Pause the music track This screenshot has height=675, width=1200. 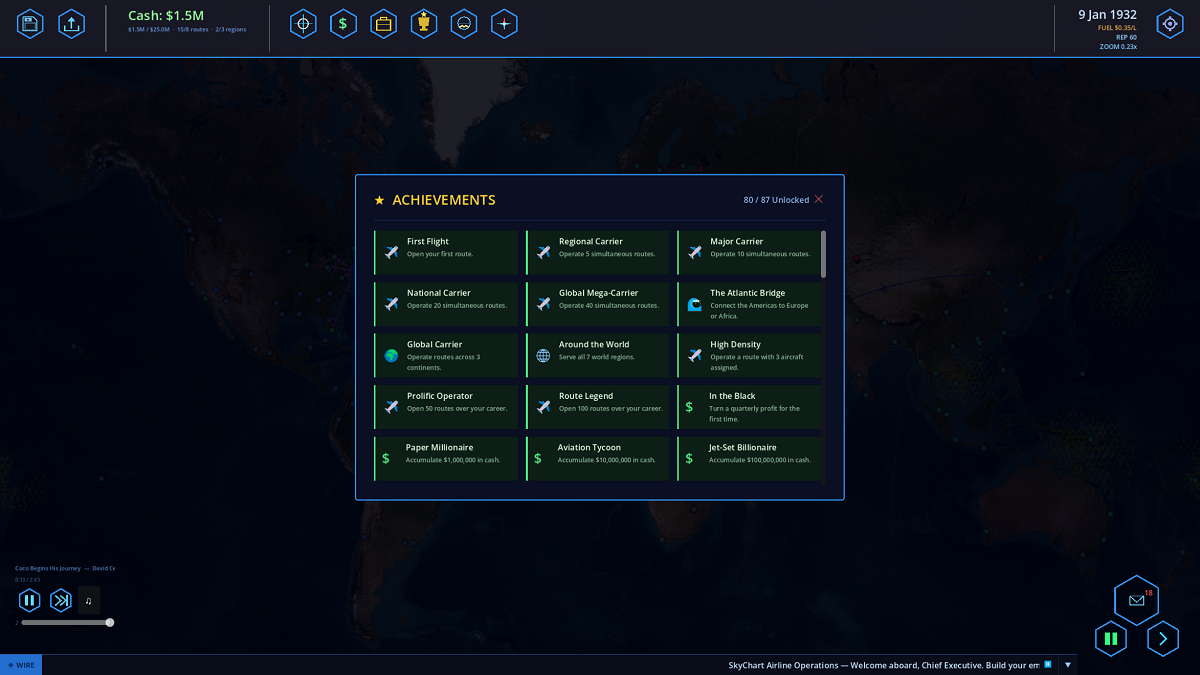[x=29, y=600]
